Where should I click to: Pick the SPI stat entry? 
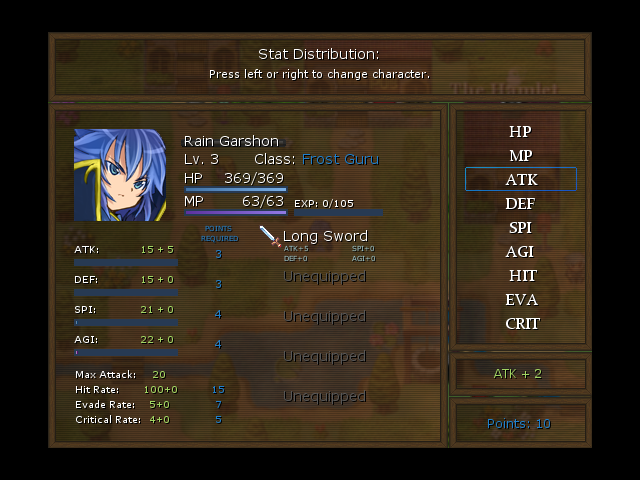tap(520, 228)
